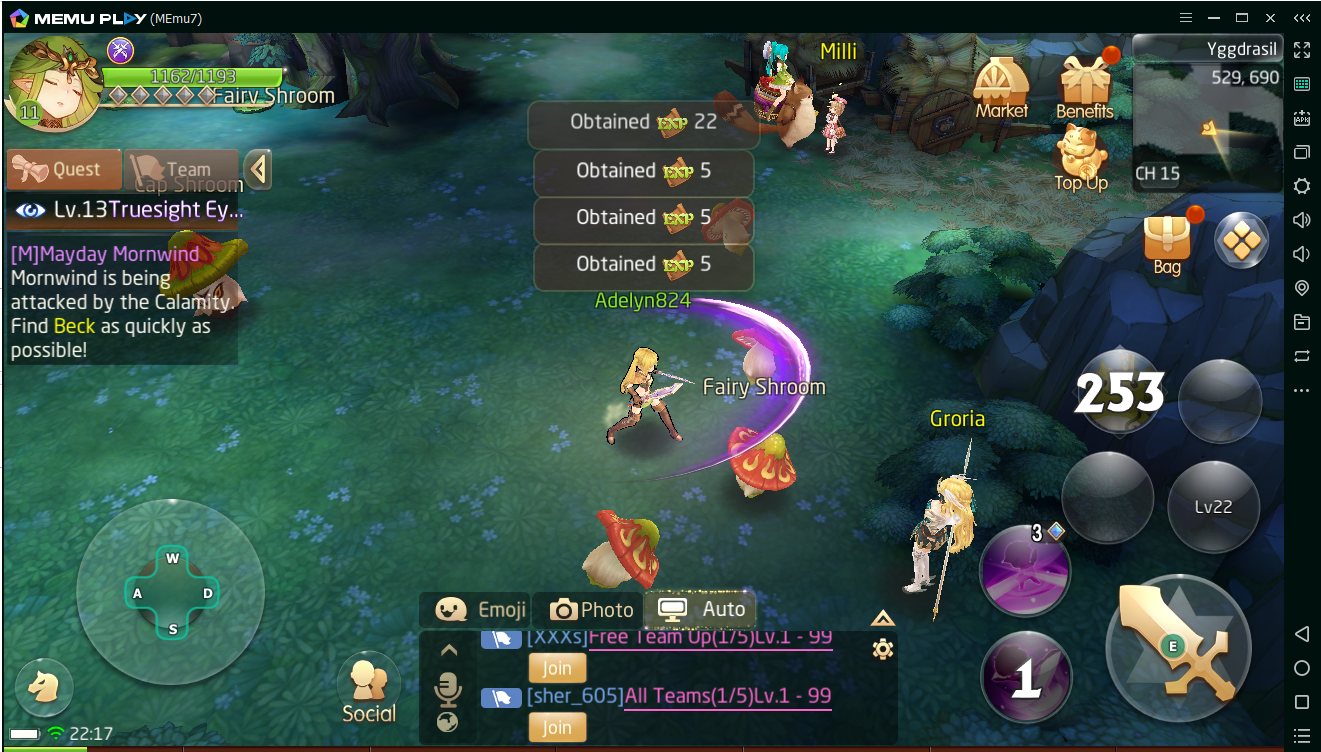Collapse the quest tracker panel arrow
This screenshot has height=752, width=1321.
tap(258, 170)
